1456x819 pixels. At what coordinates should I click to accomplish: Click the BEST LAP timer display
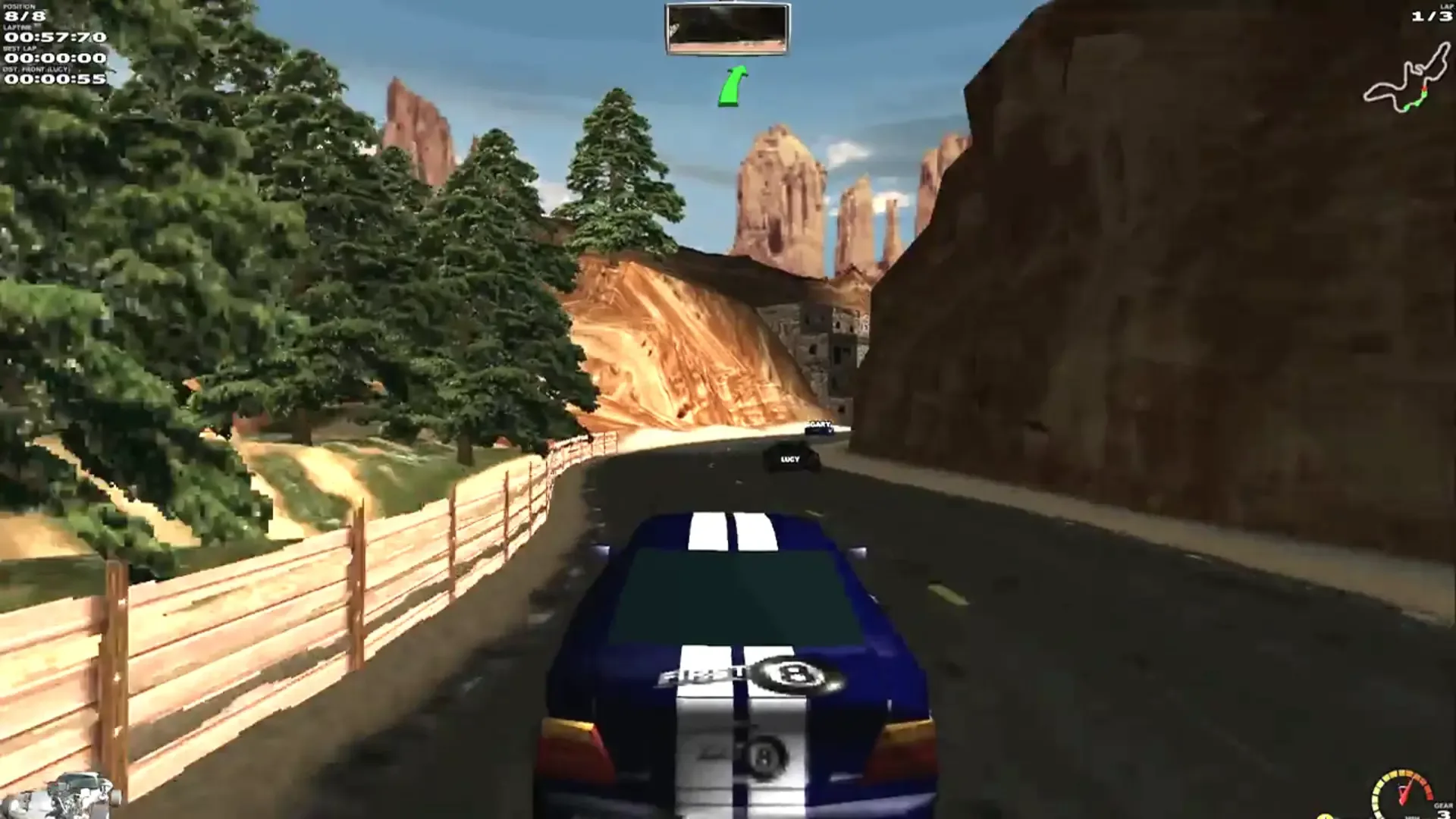52,58
